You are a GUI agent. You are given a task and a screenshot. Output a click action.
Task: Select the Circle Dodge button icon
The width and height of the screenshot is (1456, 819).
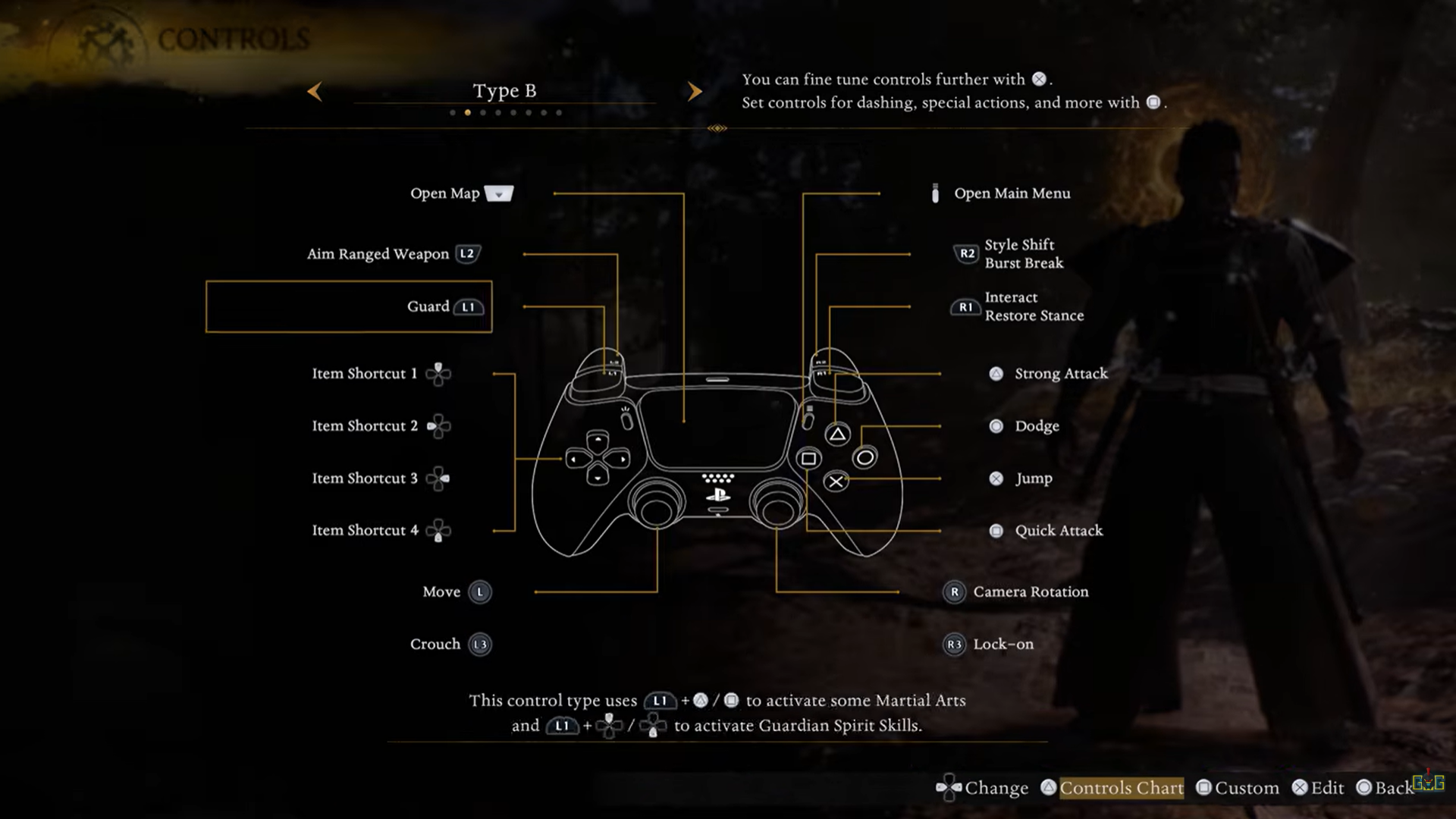click(996, 425)
